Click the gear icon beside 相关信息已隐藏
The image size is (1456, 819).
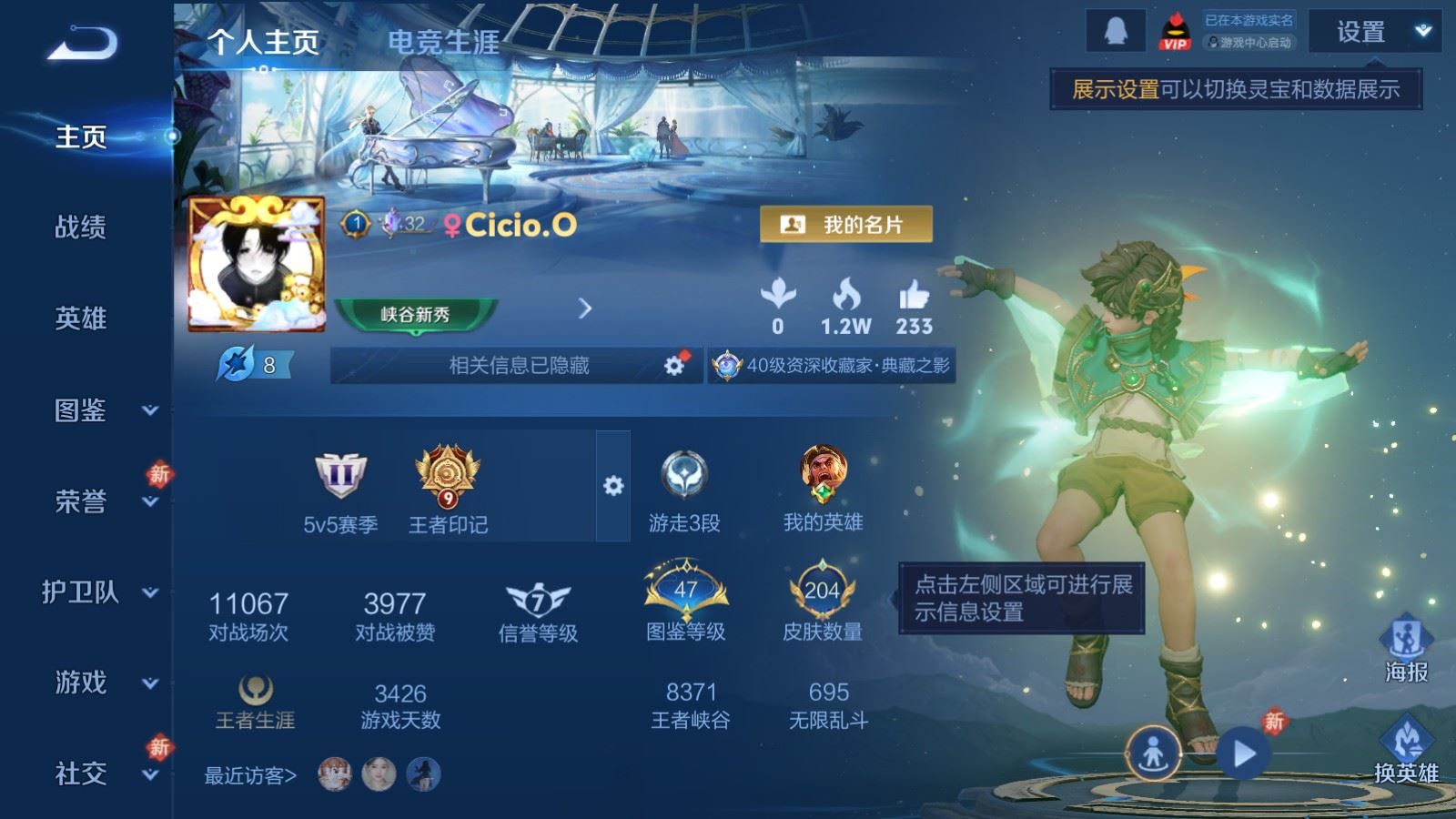(674, 365)
